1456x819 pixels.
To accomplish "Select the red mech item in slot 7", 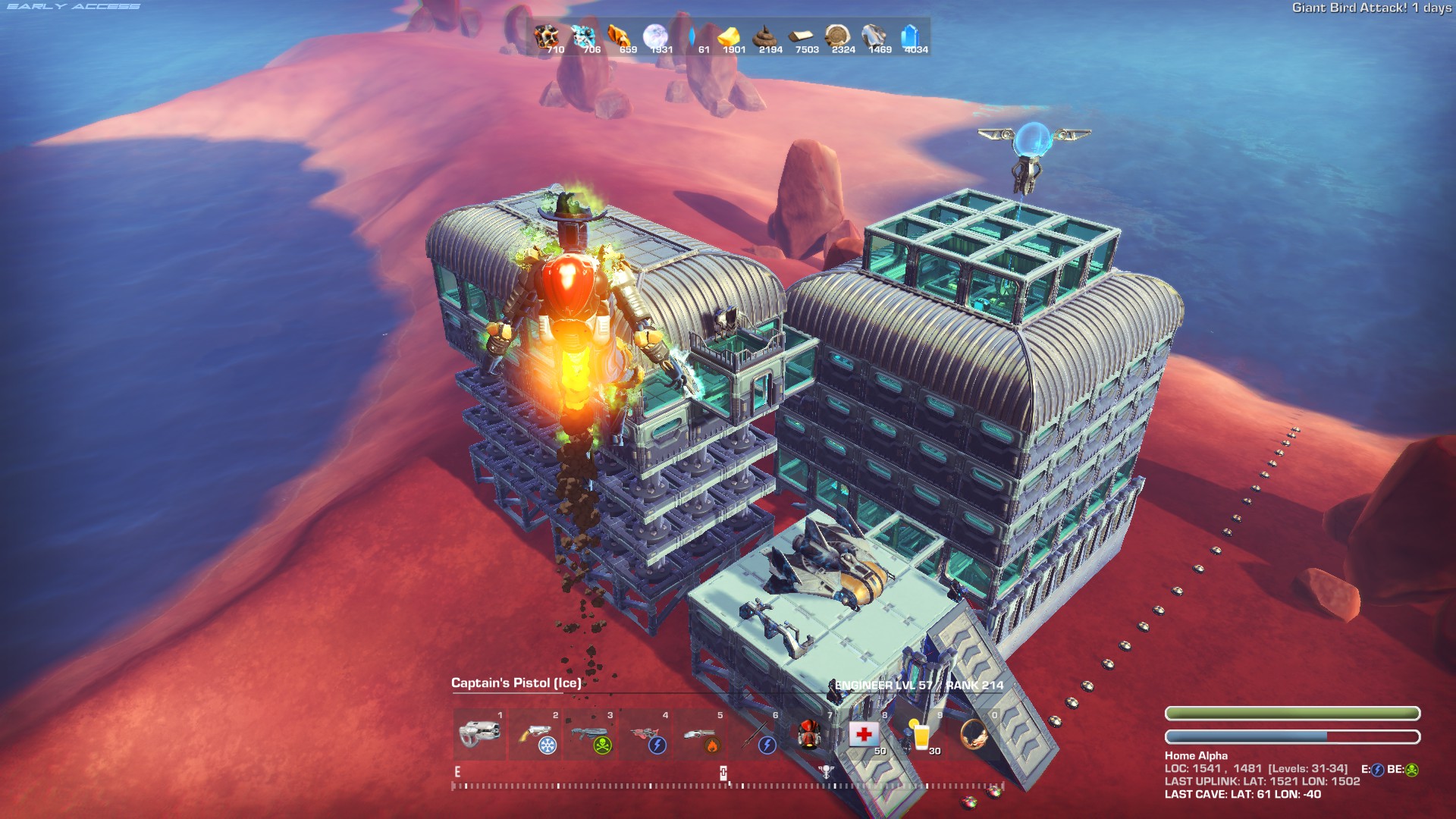I will 810,734.
